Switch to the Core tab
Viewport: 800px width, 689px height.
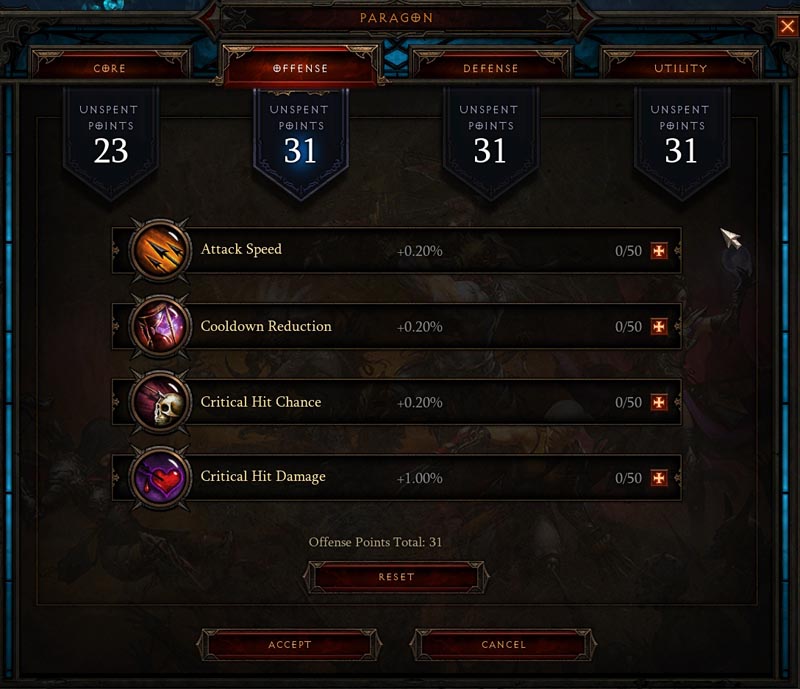[x=110, y=68]
